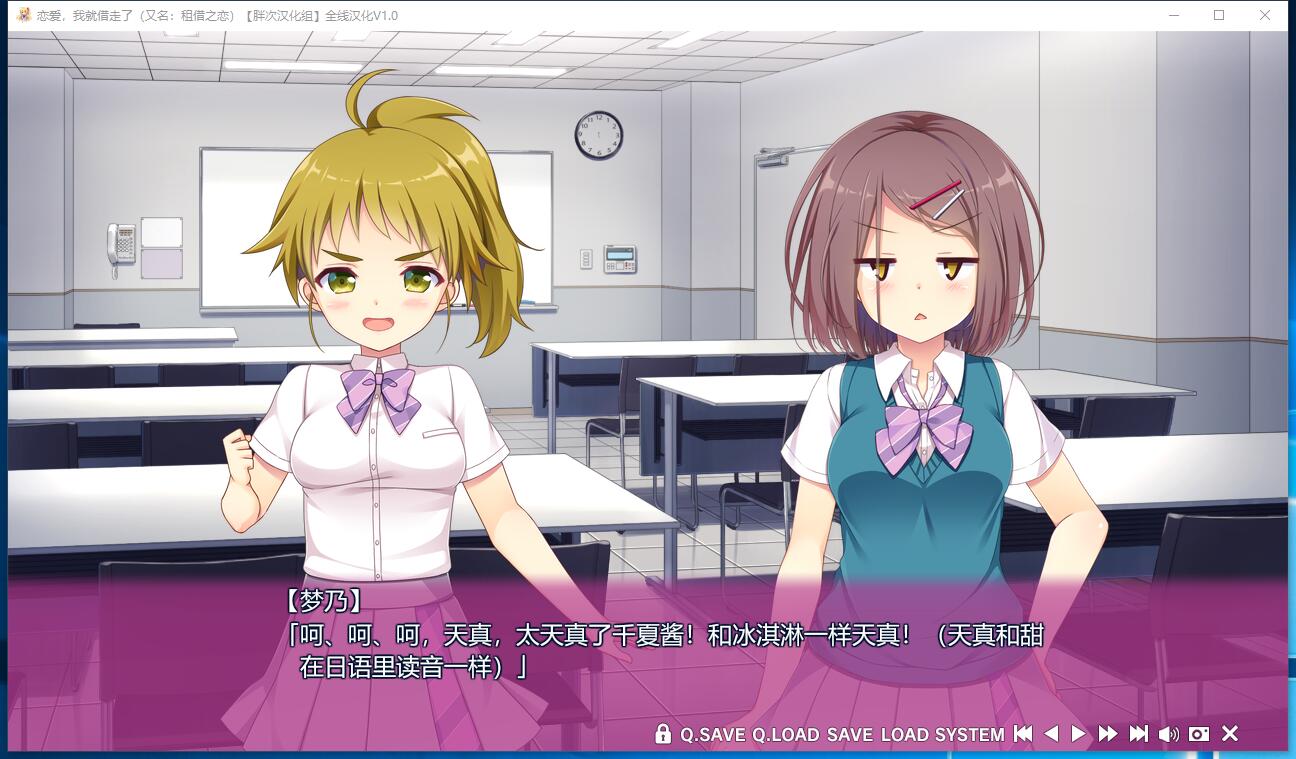Go back one line with left arrow

pyautogui.click(x=1051, y=734)
